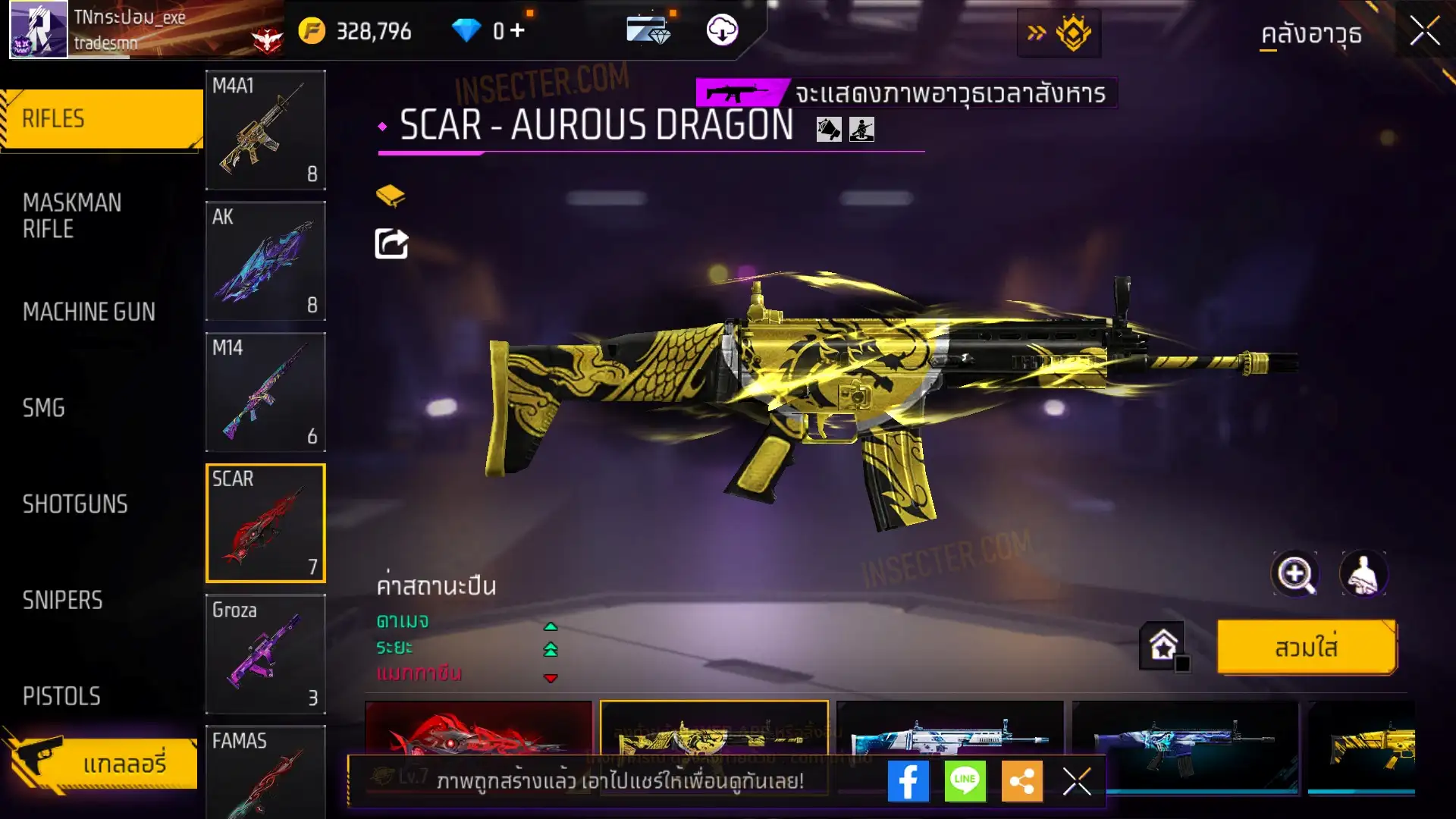Select the red SCAR skin thumbnail
1456x819 pixels.
tap(478, 730)
